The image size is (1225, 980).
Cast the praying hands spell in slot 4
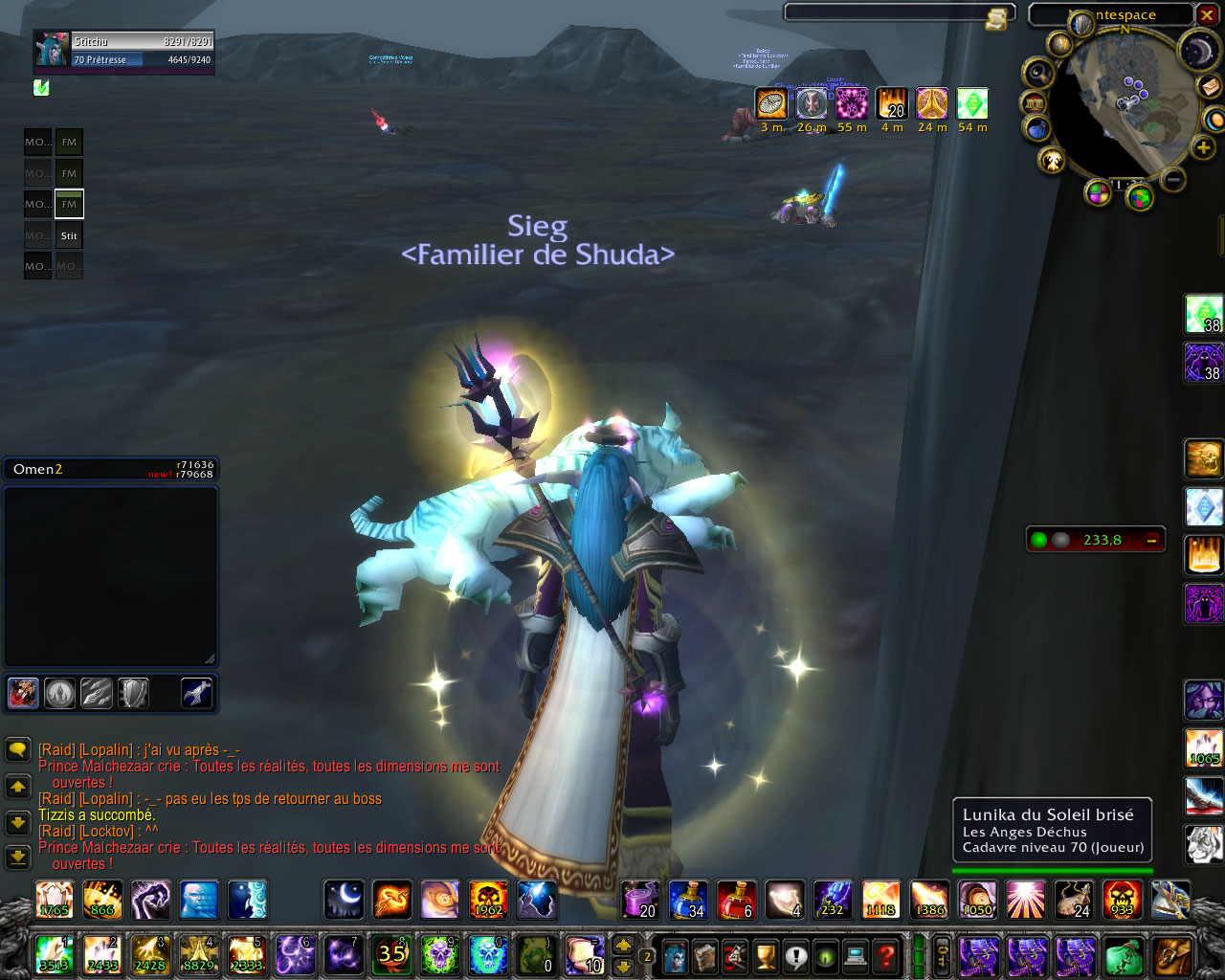[x=198, y=955]
